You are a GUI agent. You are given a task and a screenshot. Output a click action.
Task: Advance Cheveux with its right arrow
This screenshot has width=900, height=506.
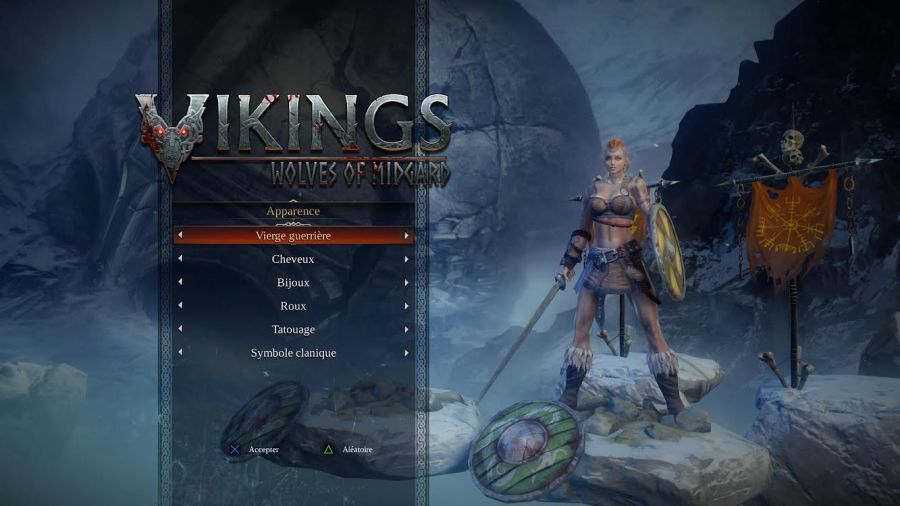[406, 259]
